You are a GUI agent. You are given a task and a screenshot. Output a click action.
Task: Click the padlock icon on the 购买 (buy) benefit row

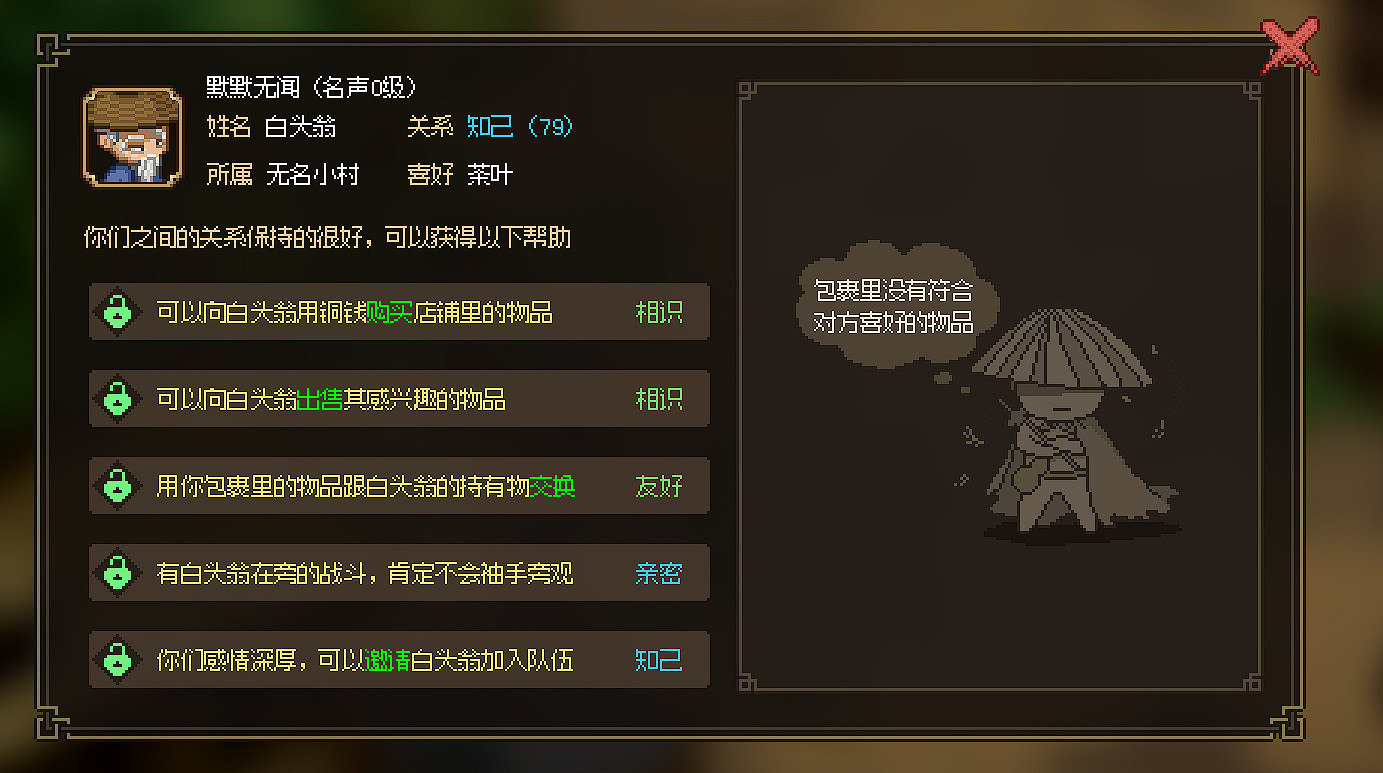tap(119, 311)
